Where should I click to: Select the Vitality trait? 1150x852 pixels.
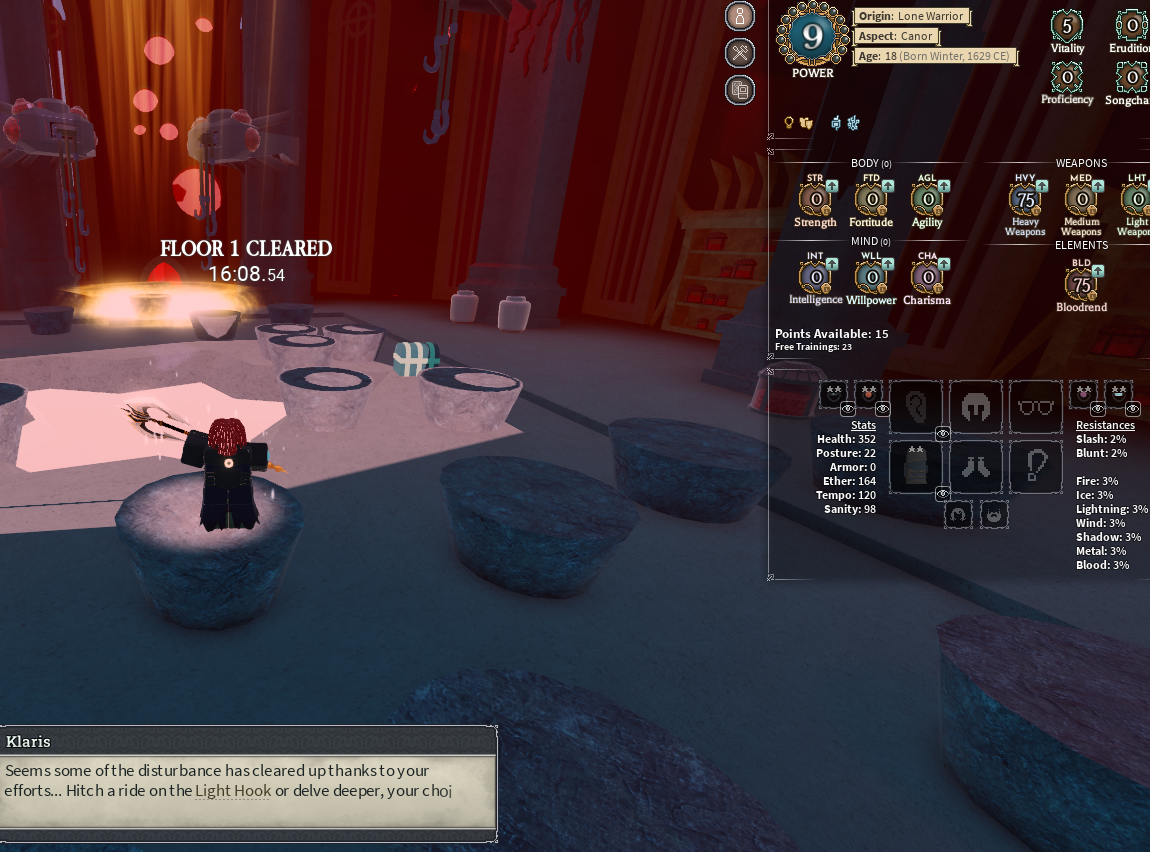(x=1067, y=25)
